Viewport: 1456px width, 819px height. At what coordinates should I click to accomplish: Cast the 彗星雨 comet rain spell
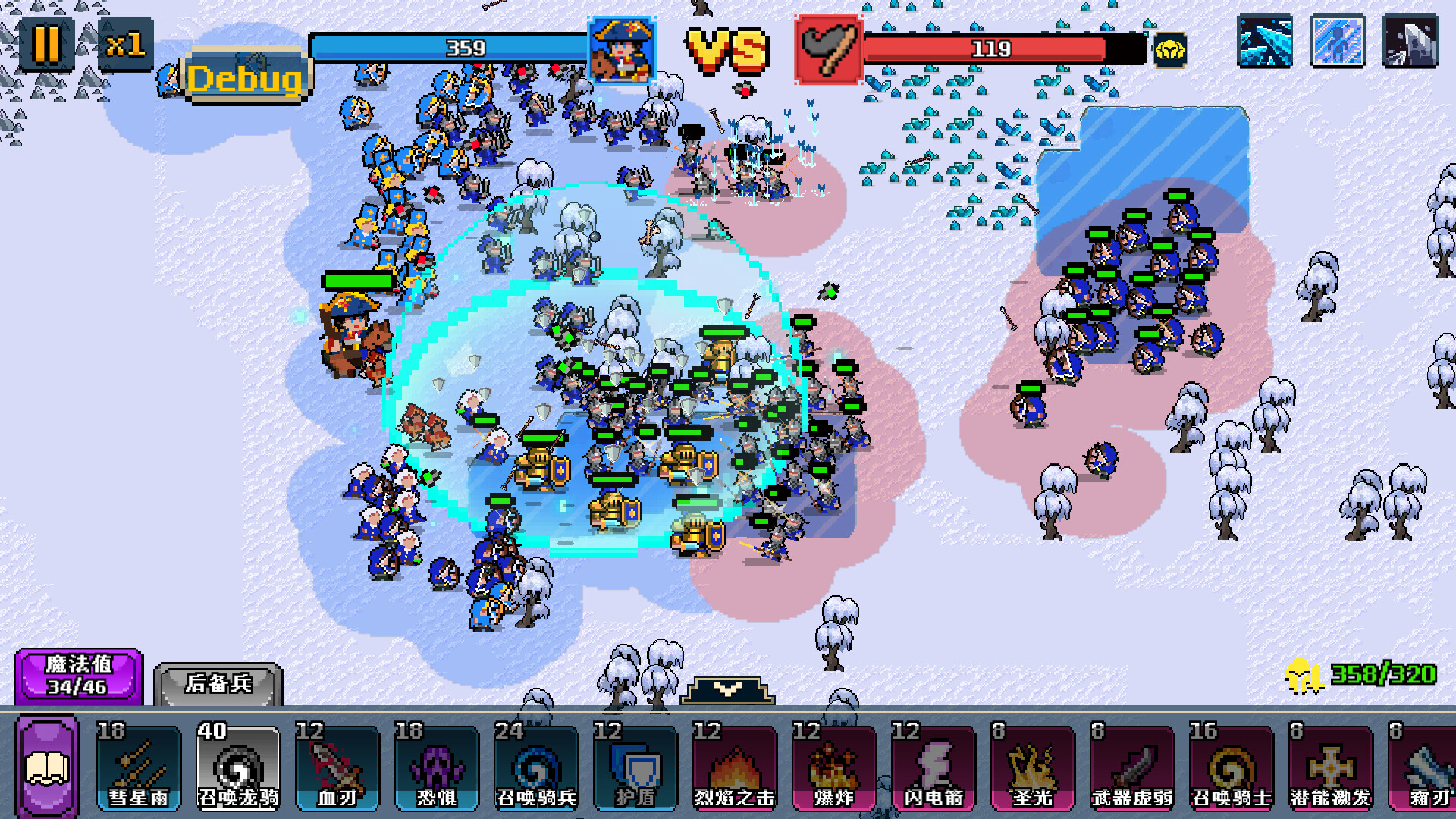137,767
